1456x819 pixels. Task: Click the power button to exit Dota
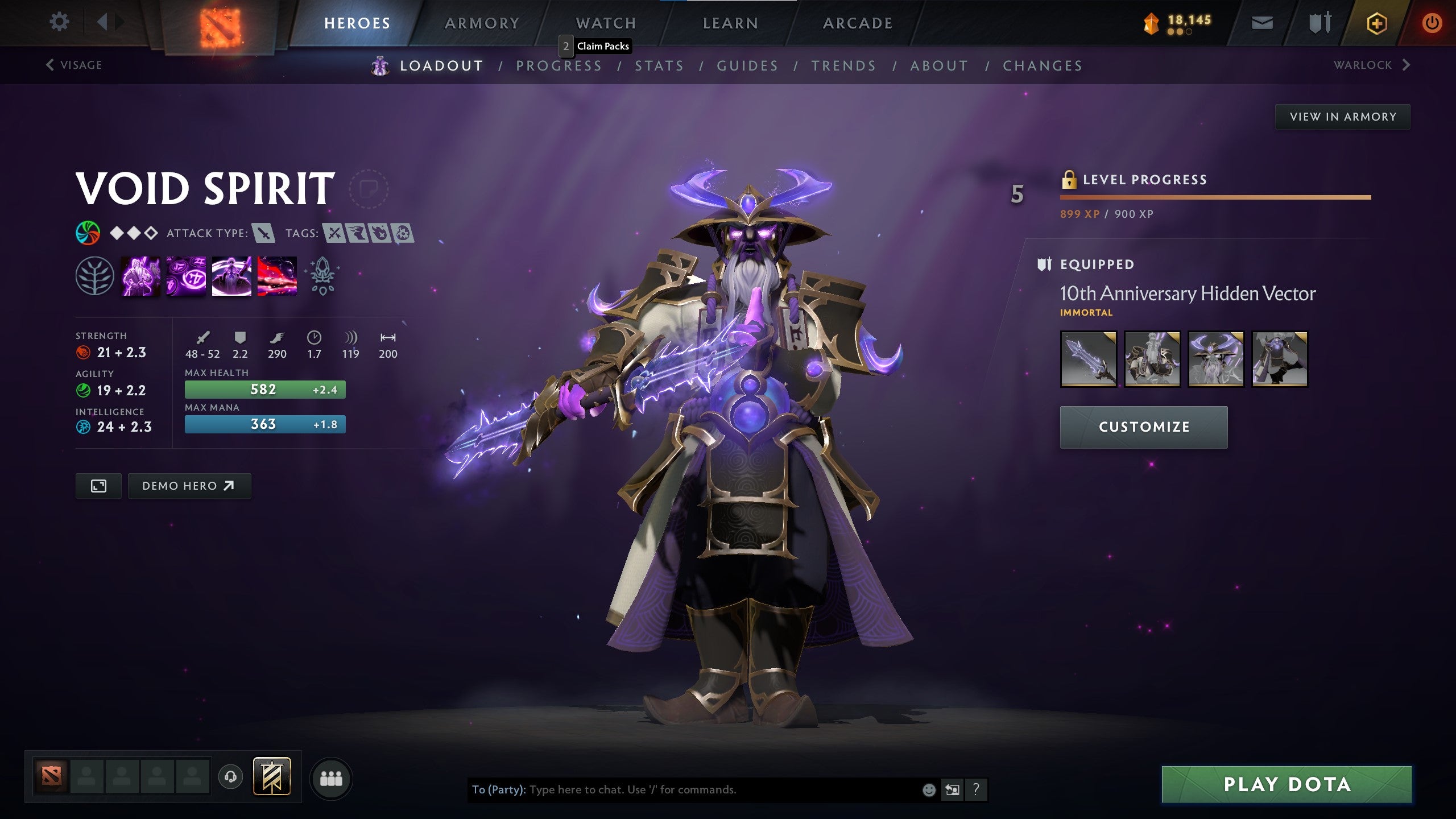point(1433,23)
